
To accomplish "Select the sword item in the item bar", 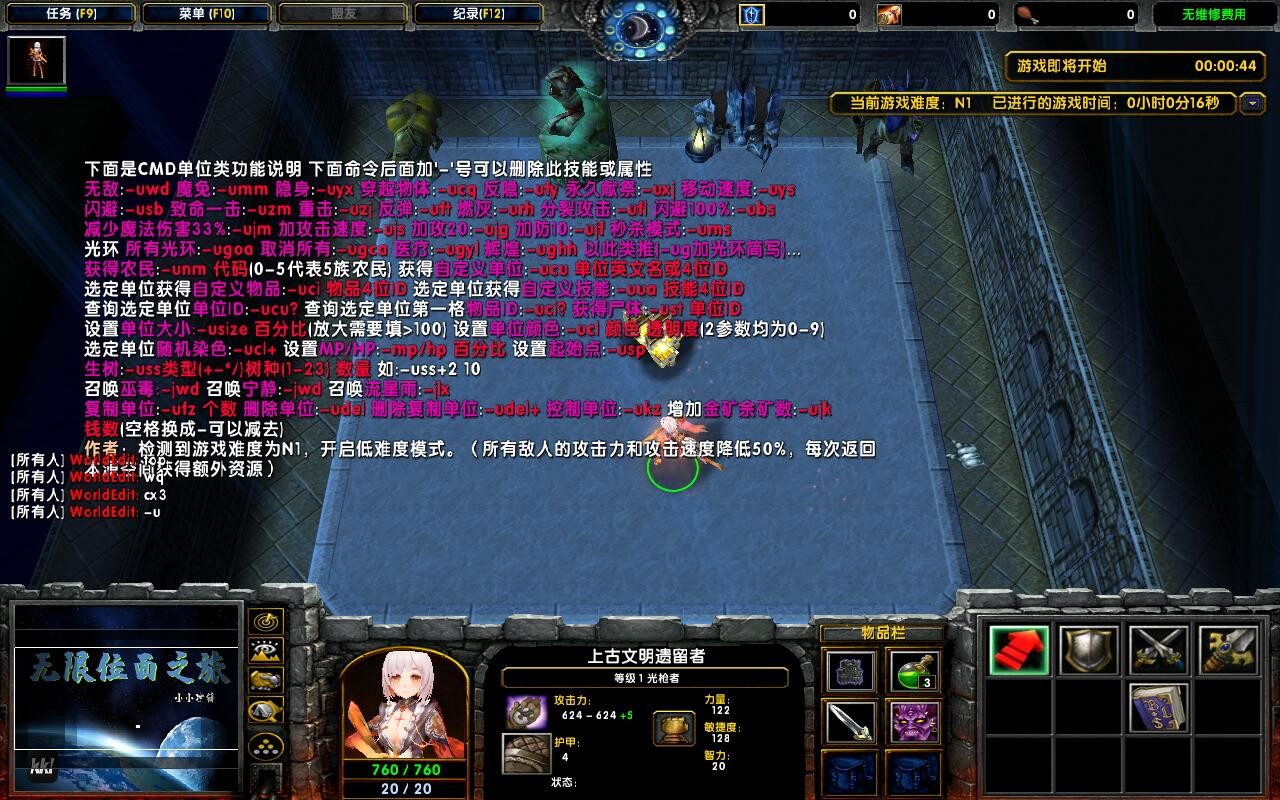I will pos(851,722).
